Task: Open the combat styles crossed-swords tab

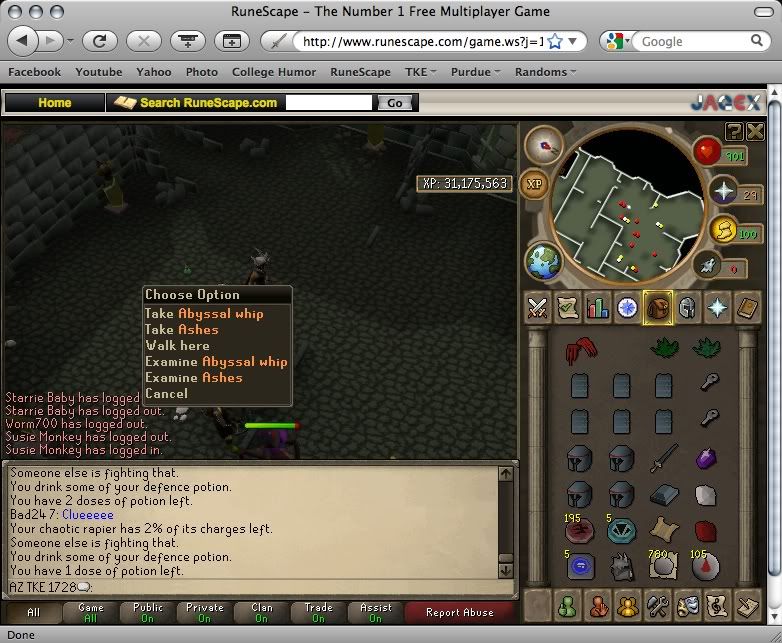Action: (x=539, y=308)
